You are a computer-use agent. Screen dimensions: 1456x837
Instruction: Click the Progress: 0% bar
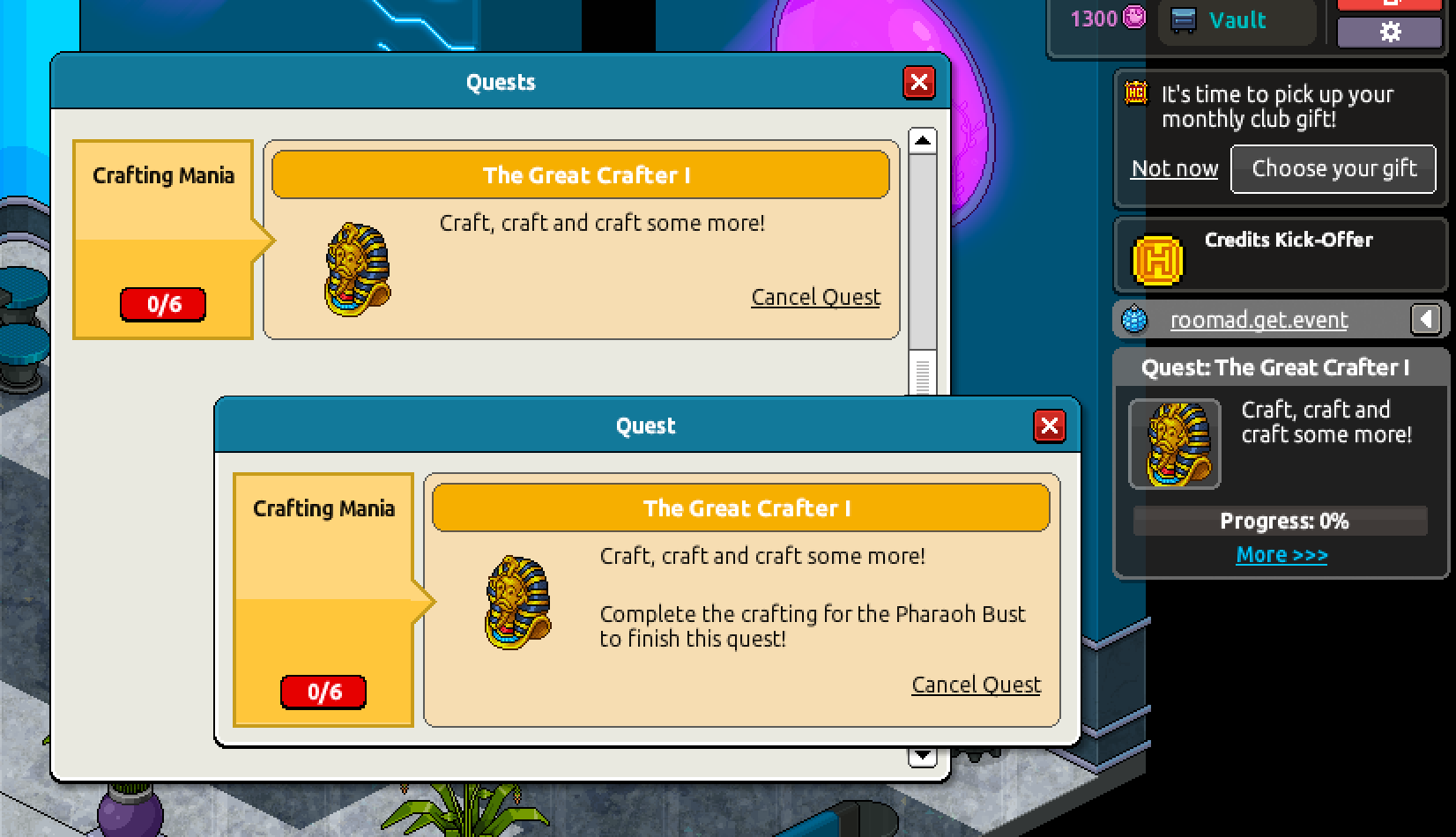coord(1281,521)
